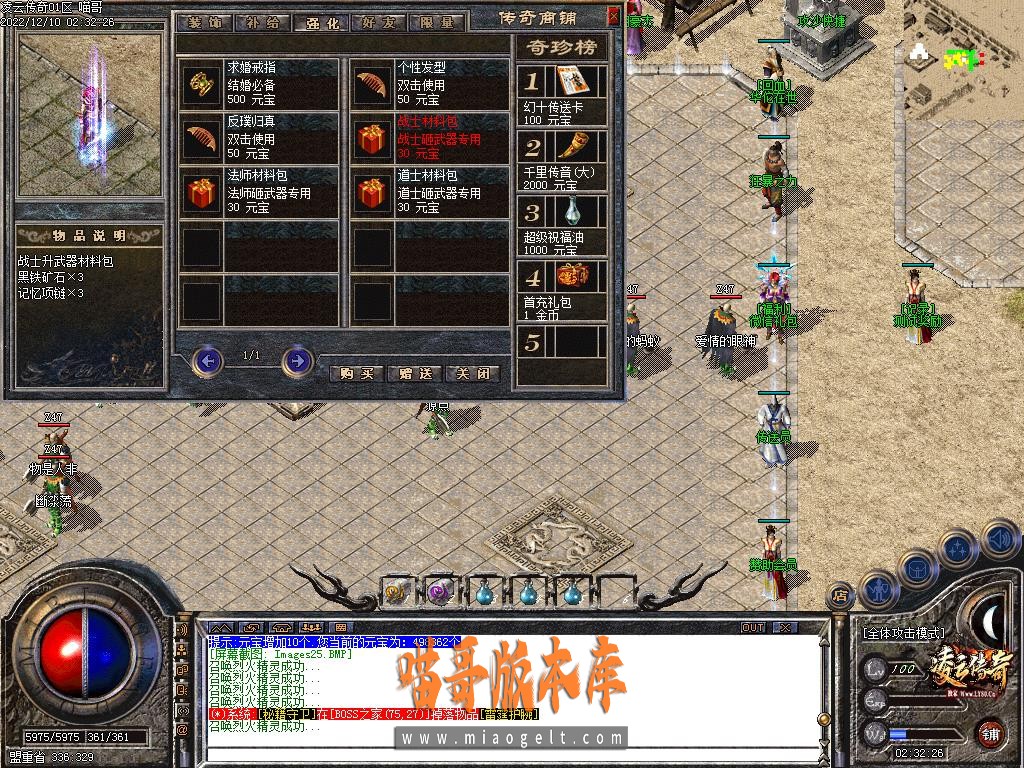Close the shop with the red X
The image size is (1024, 768).
(613, 16)
